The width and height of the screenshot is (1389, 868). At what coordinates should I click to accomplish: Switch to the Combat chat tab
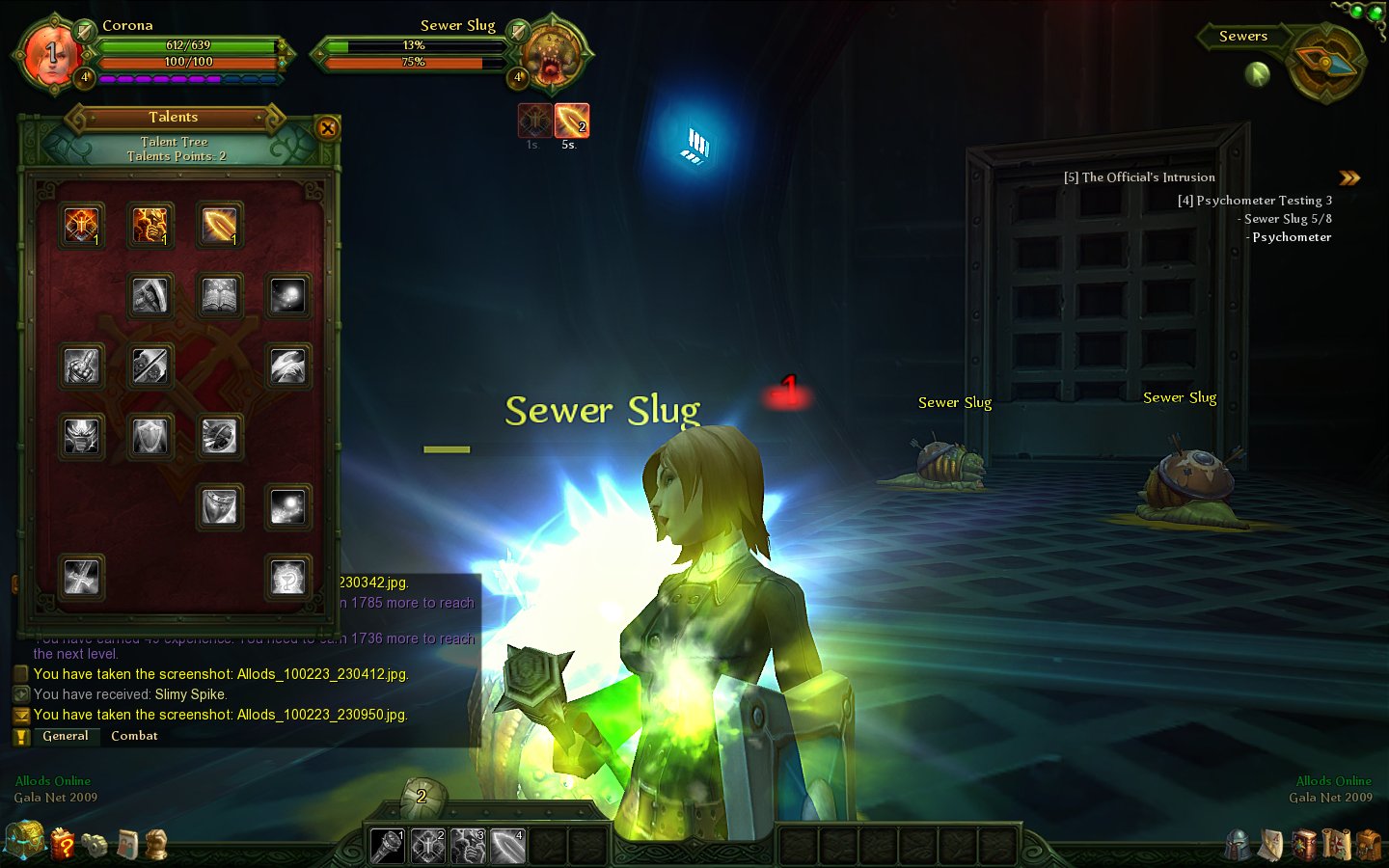[134, 736]
